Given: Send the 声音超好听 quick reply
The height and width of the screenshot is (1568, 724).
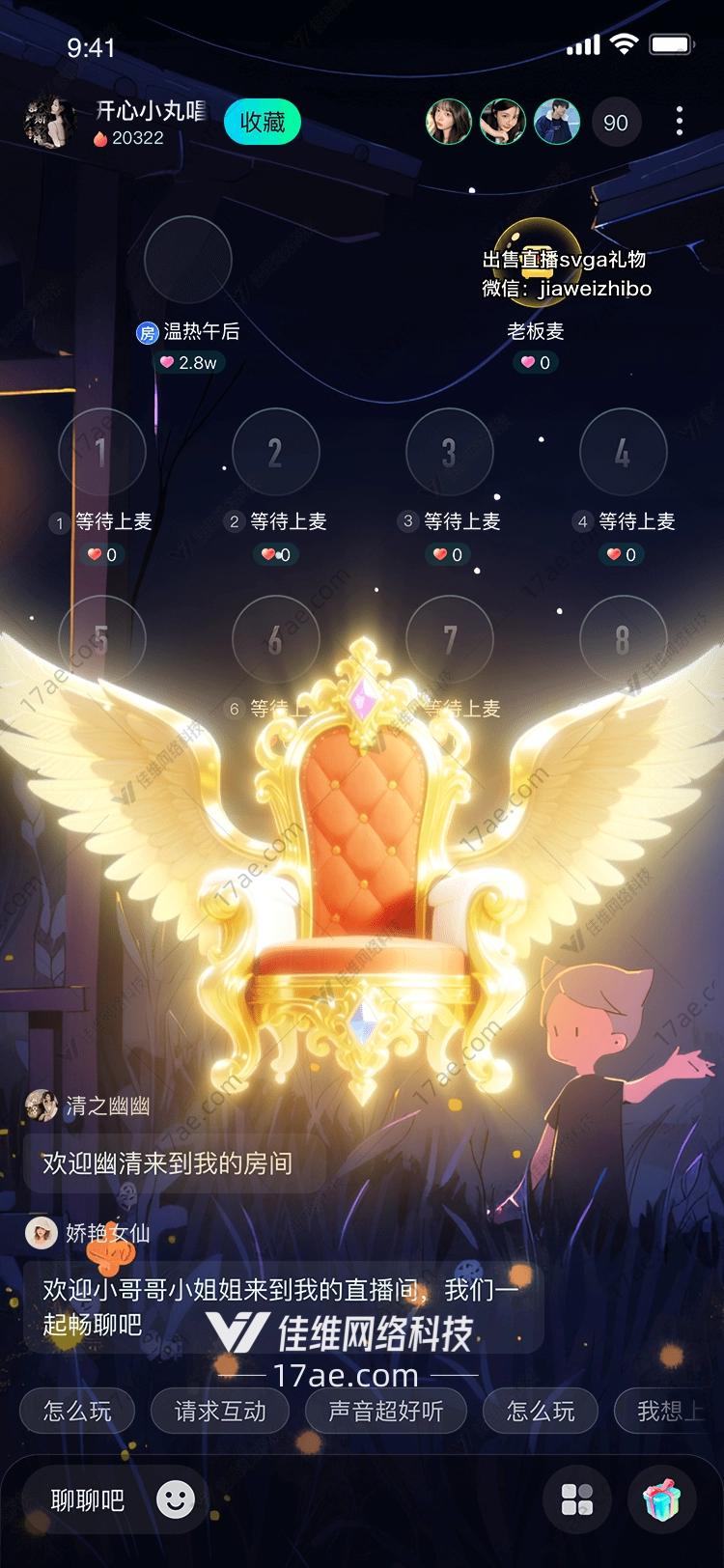Looking at the screenshot, I should tap(385, 1412).
